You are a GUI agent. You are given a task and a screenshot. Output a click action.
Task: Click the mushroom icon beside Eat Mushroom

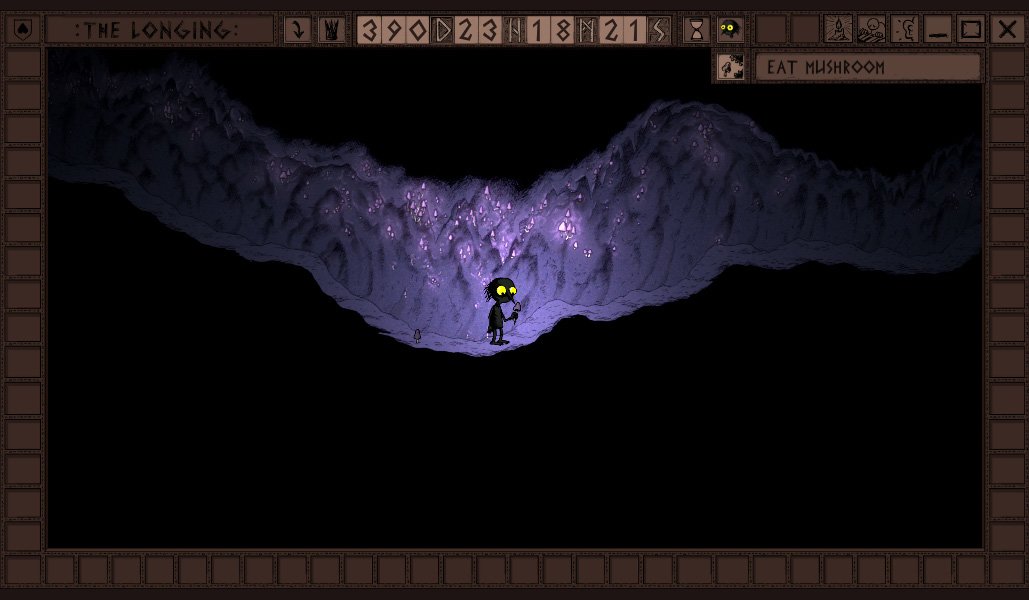point(730,67)
